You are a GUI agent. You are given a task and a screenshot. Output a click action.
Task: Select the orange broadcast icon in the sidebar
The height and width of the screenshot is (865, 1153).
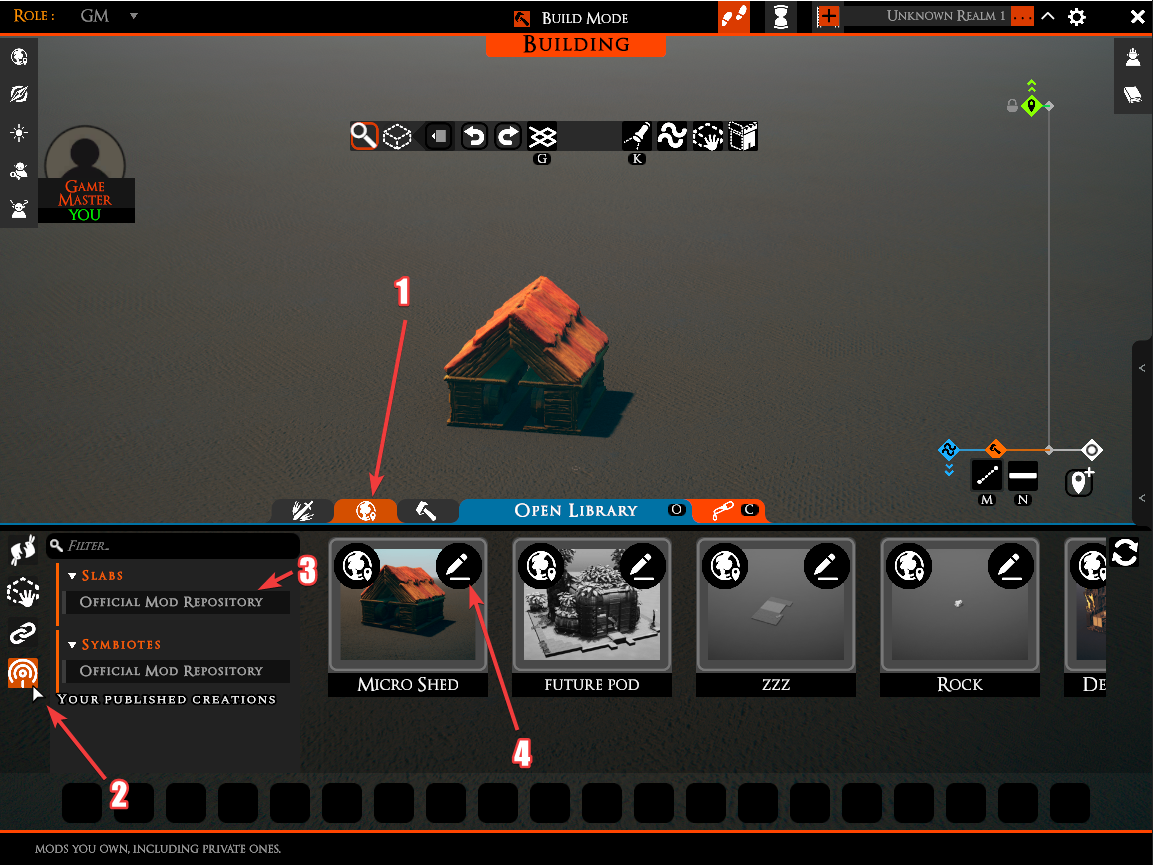pos(22,672)
